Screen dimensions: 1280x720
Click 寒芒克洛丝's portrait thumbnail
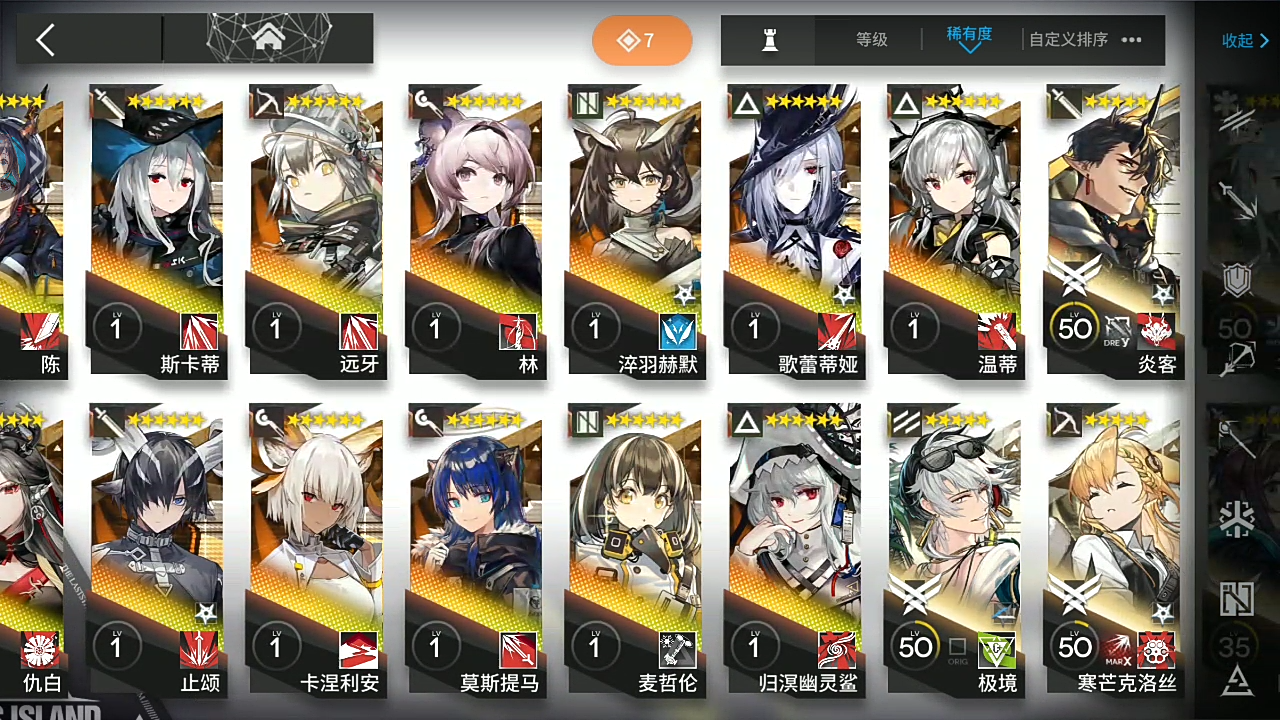coord(1113,500)
